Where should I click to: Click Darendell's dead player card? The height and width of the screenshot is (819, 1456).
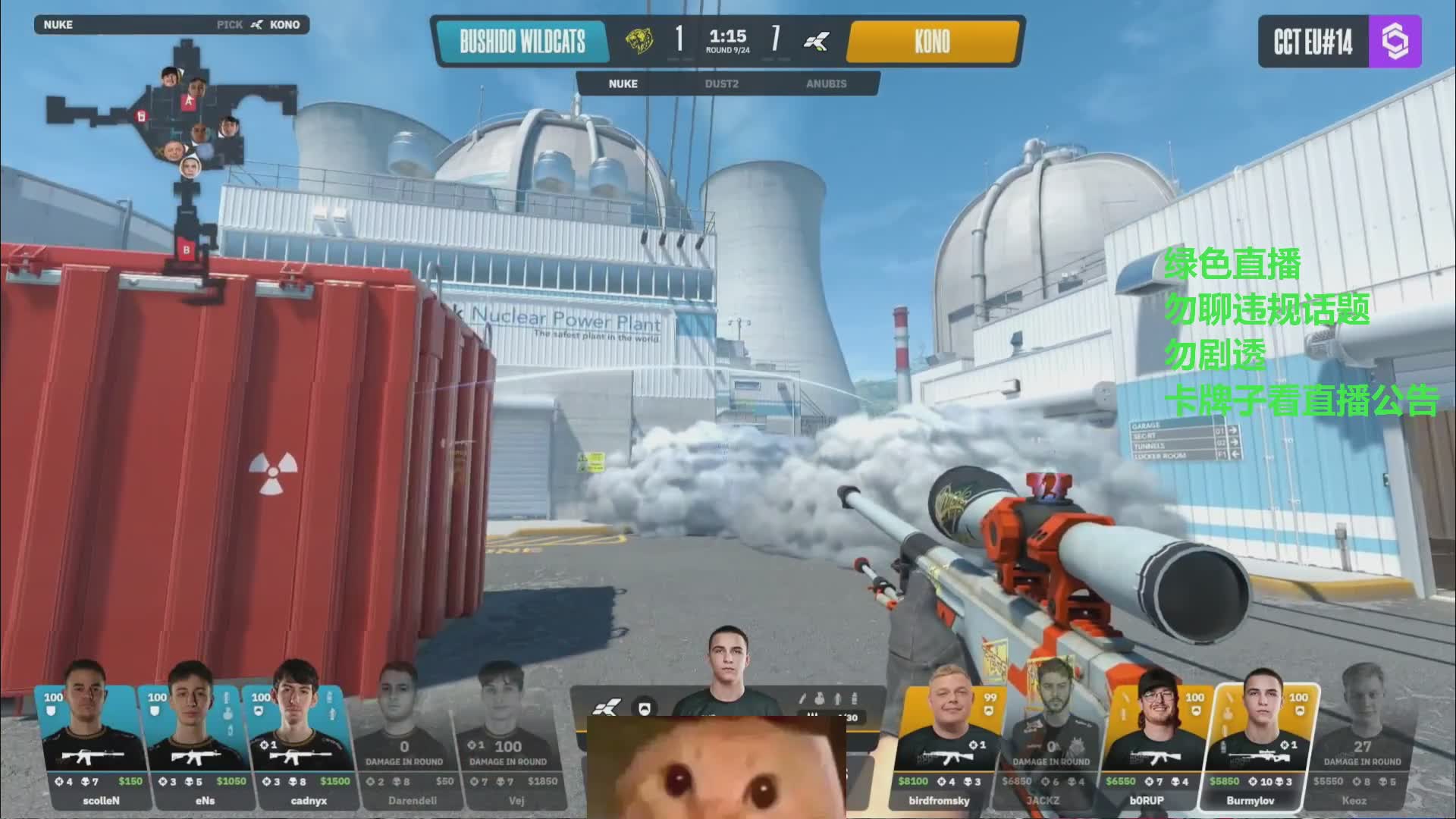pyautogui.click(x=403, y=747)
